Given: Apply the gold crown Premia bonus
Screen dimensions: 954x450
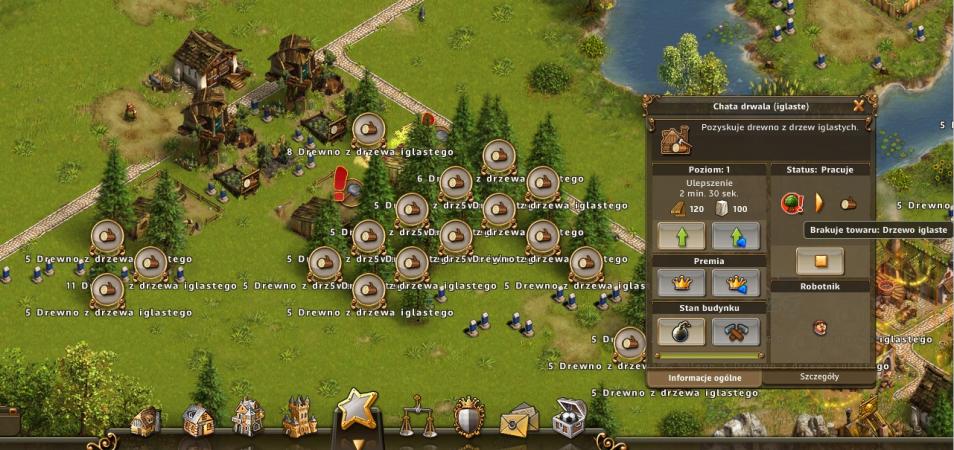Looking at the screenshot, I should pyautogui.click(x=681, y=283).
